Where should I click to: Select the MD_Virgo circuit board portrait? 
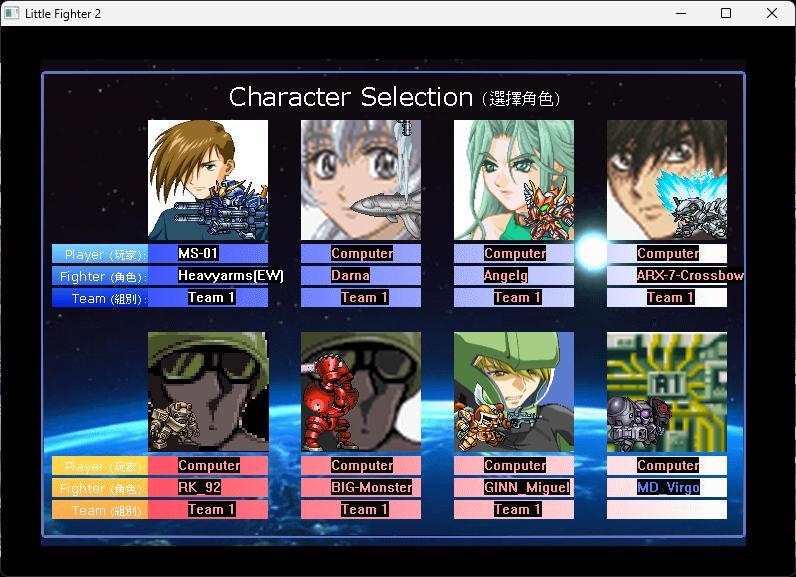667,392
